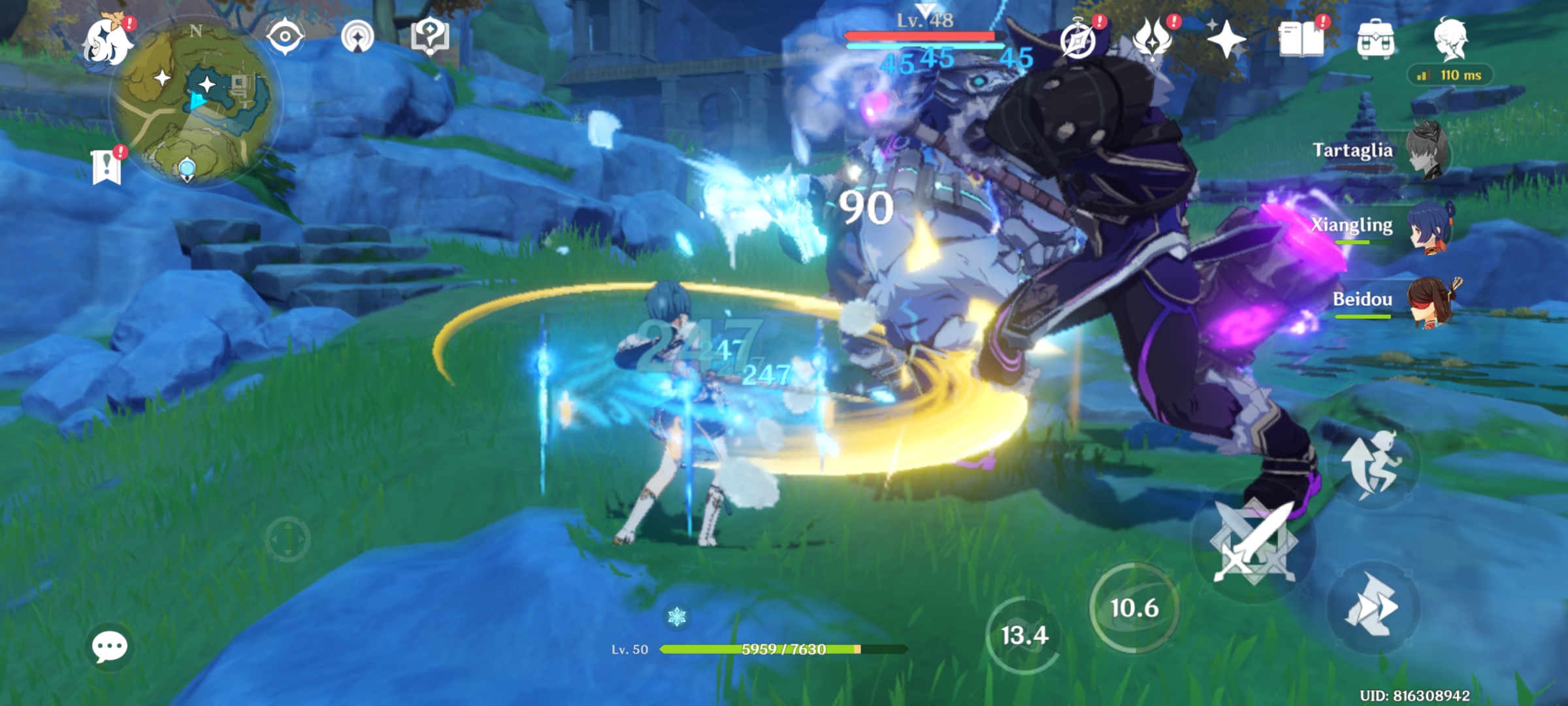Image resolution: width=1568 pixels, height=706 pixels.
Task: Open the backpack inventory
Action: click(x=1375, y=41)
